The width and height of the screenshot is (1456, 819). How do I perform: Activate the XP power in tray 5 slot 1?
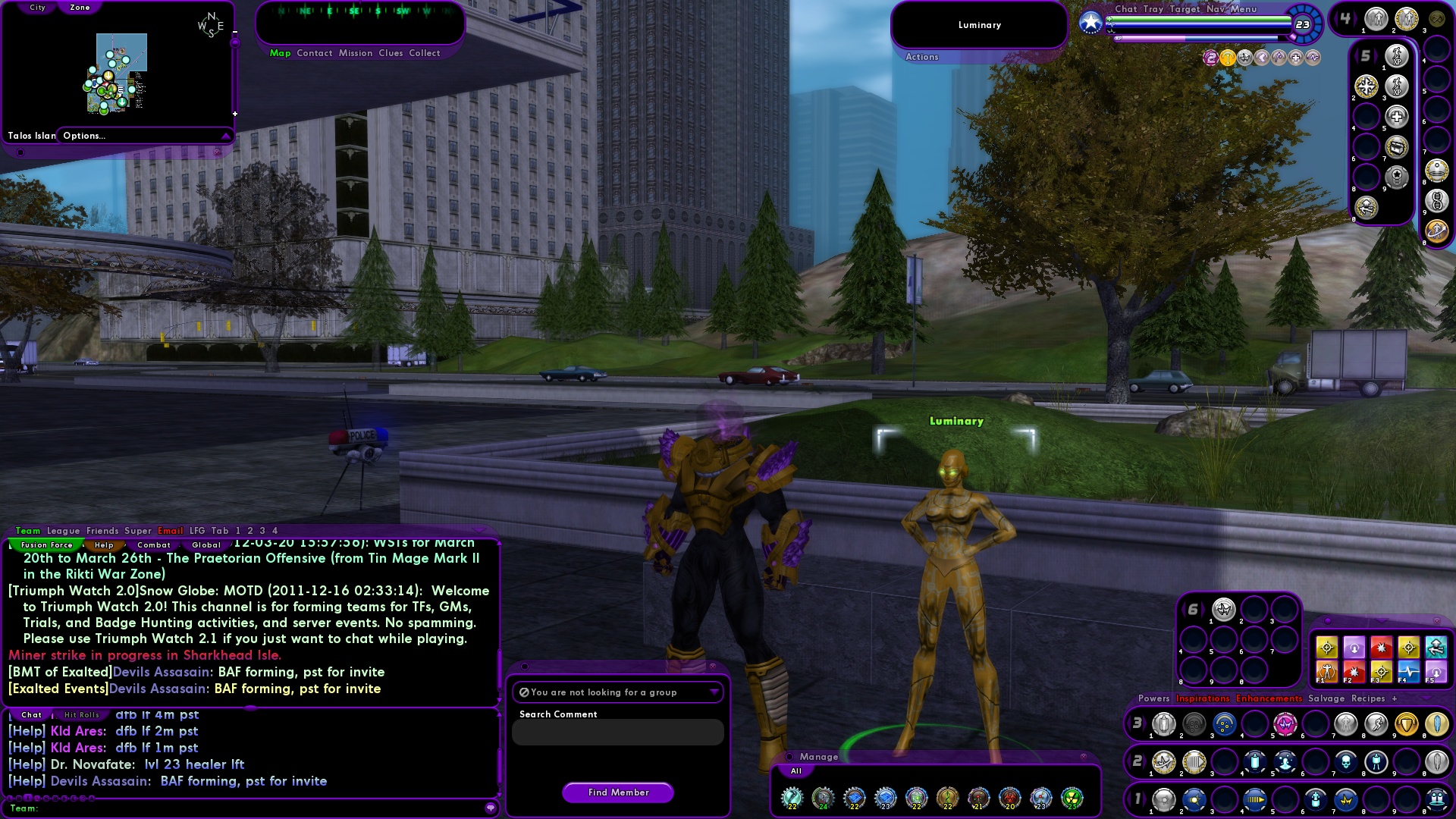click(x=1397, y=57)
